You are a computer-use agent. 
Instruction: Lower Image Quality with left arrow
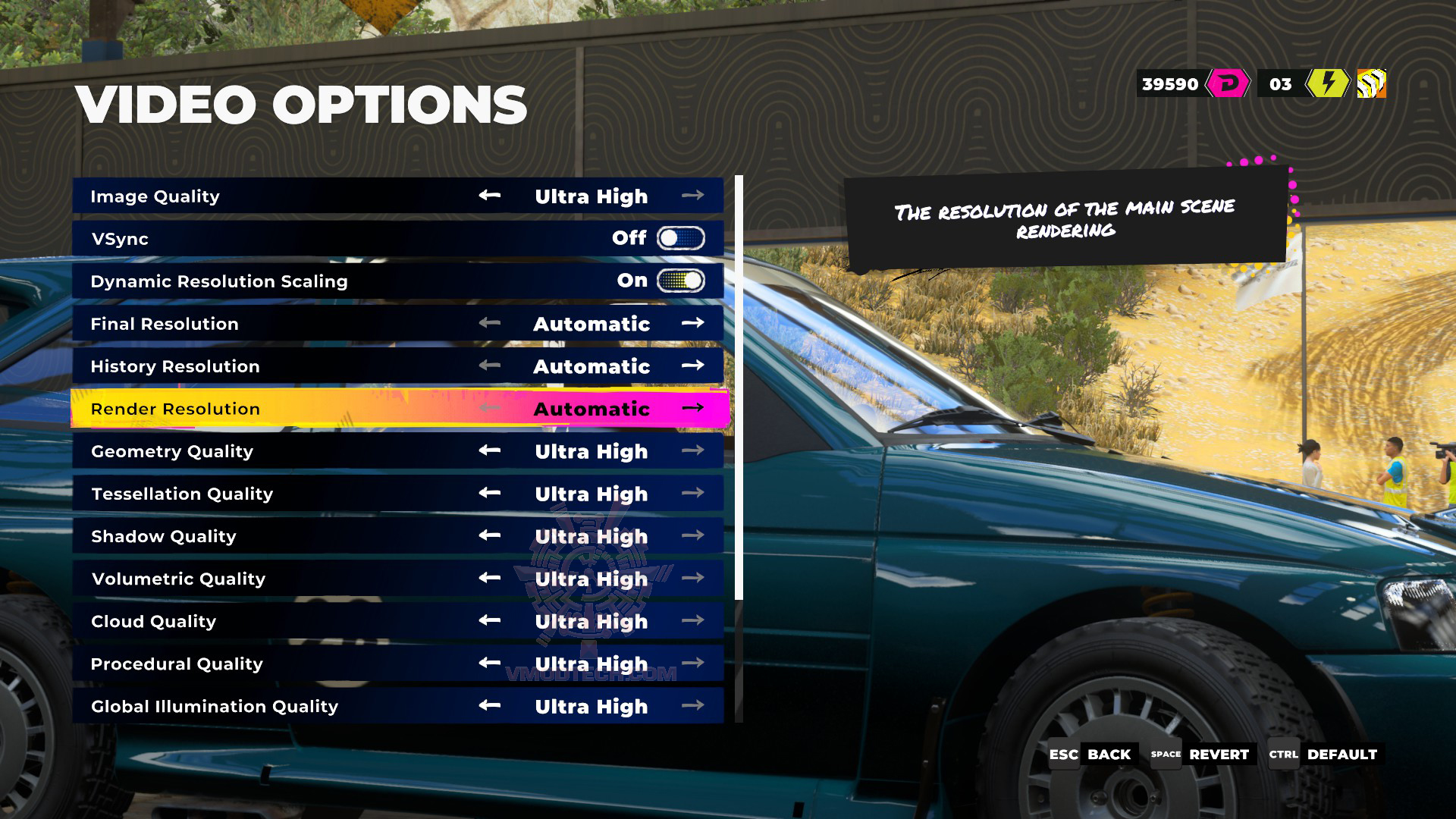[489, 196]
